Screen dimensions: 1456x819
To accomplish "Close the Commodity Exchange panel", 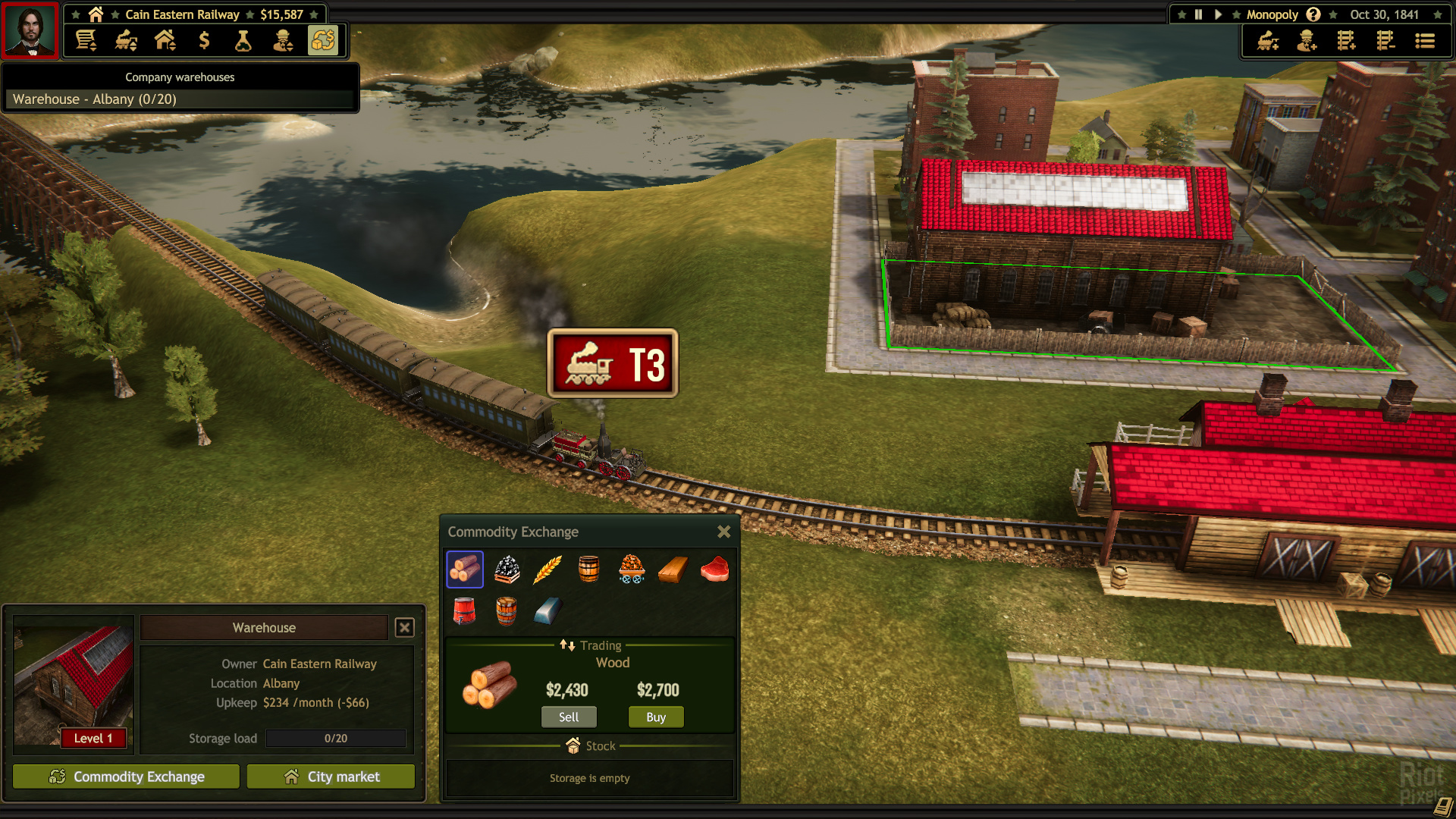I will [x=723, y=532].
